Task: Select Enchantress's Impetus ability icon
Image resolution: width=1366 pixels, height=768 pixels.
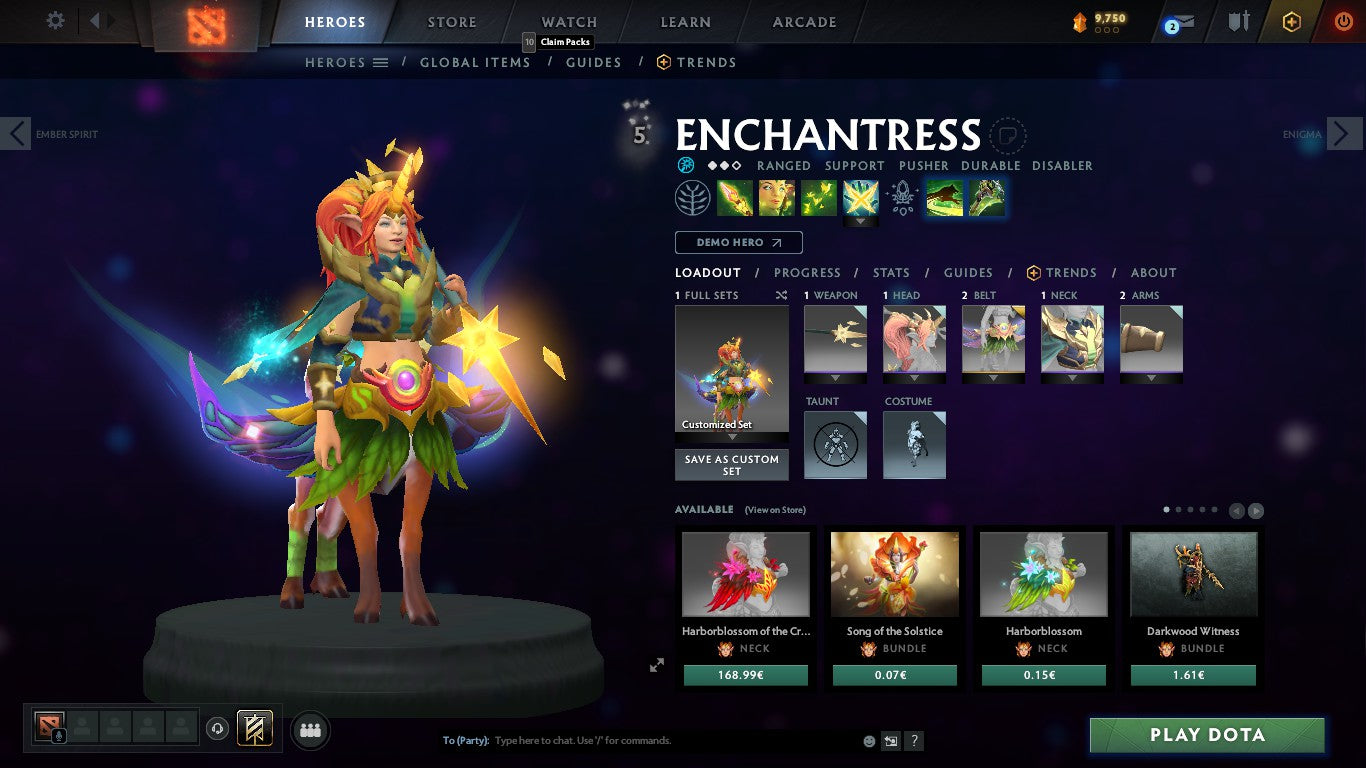Action: 861,197
